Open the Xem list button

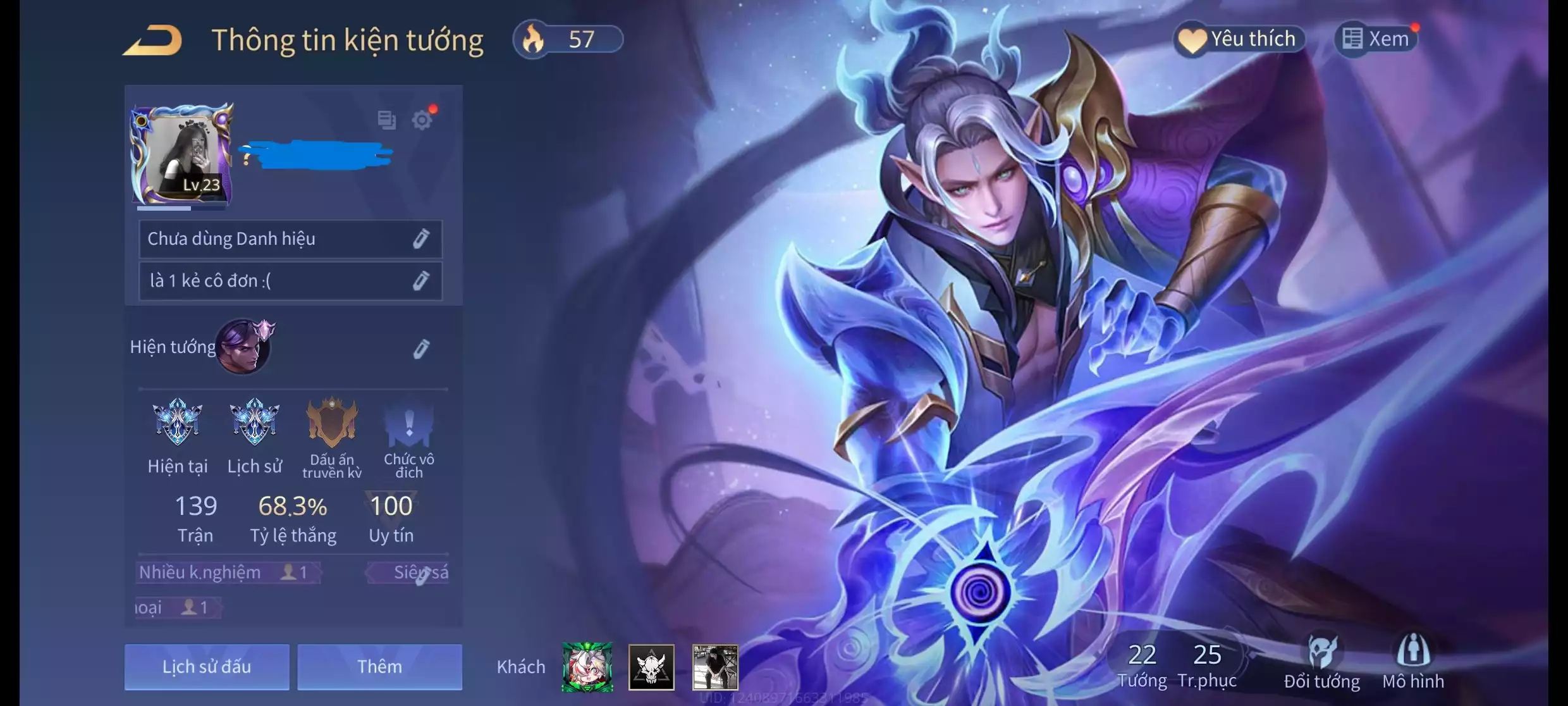pos(1377,39)
